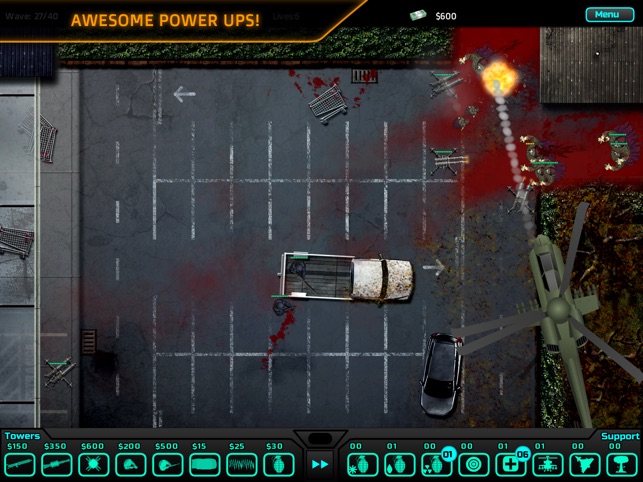Image resolution: width=643 pixels, height=482 pixels.
Task: Select the $150 tower
Action: (x=20, y=464)
